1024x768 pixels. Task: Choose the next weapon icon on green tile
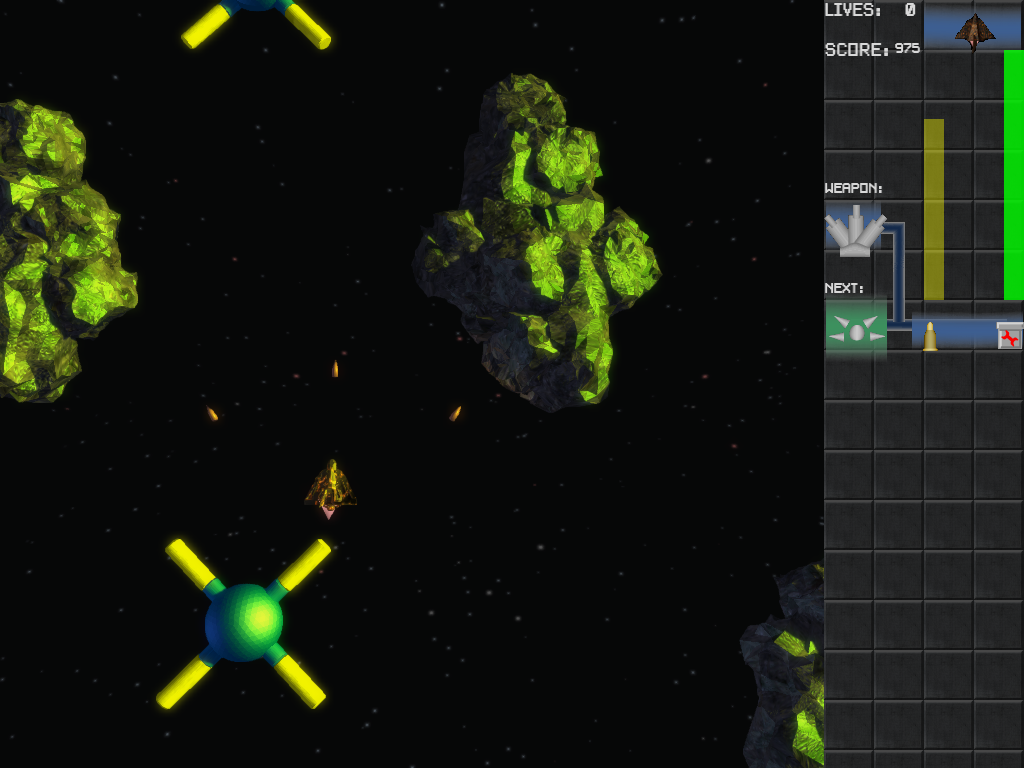pos(855,328)
